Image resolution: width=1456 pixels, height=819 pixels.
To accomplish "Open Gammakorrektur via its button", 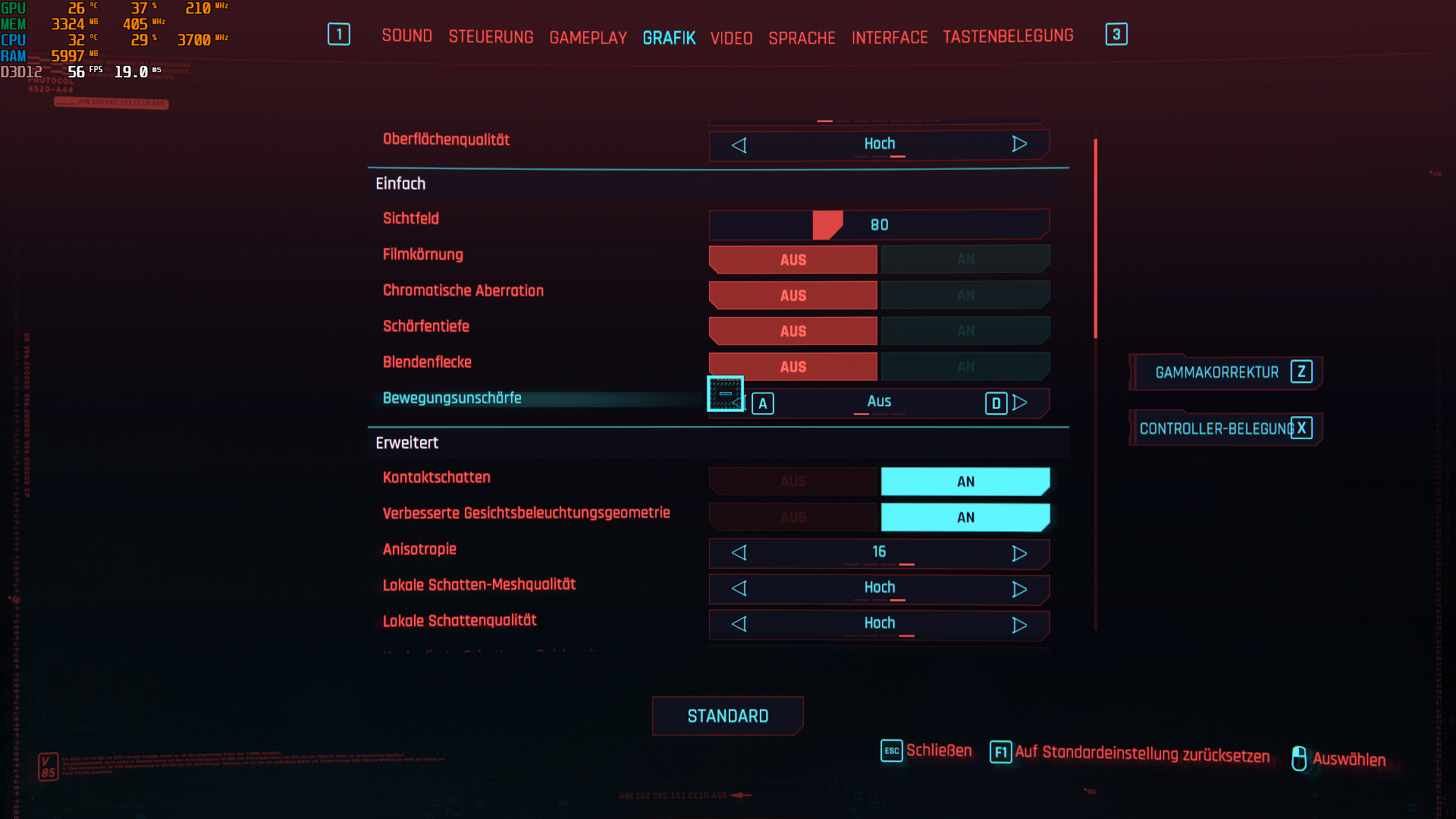I will (1213, 372).
